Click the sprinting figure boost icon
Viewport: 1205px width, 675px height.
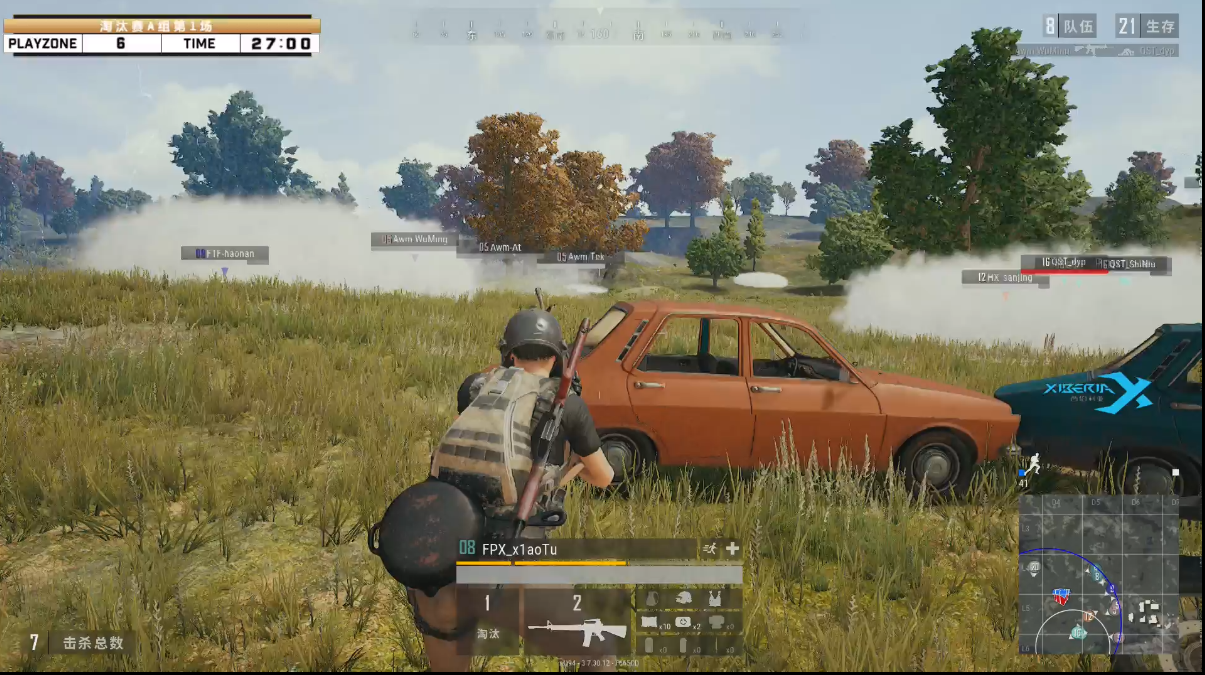710,548
